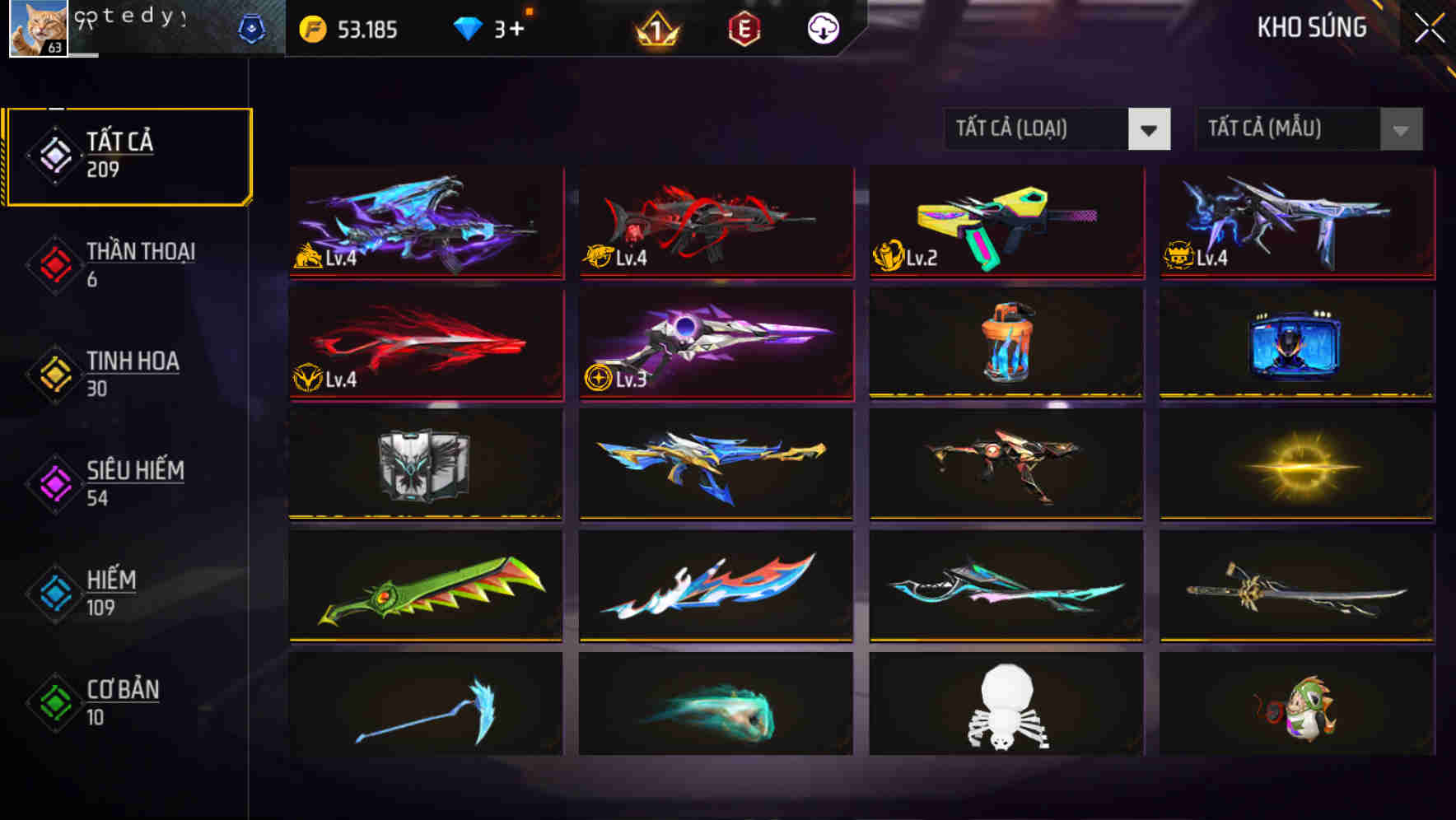Select the green dragon sword thumbnail
1456x820 pixels.
425,585
